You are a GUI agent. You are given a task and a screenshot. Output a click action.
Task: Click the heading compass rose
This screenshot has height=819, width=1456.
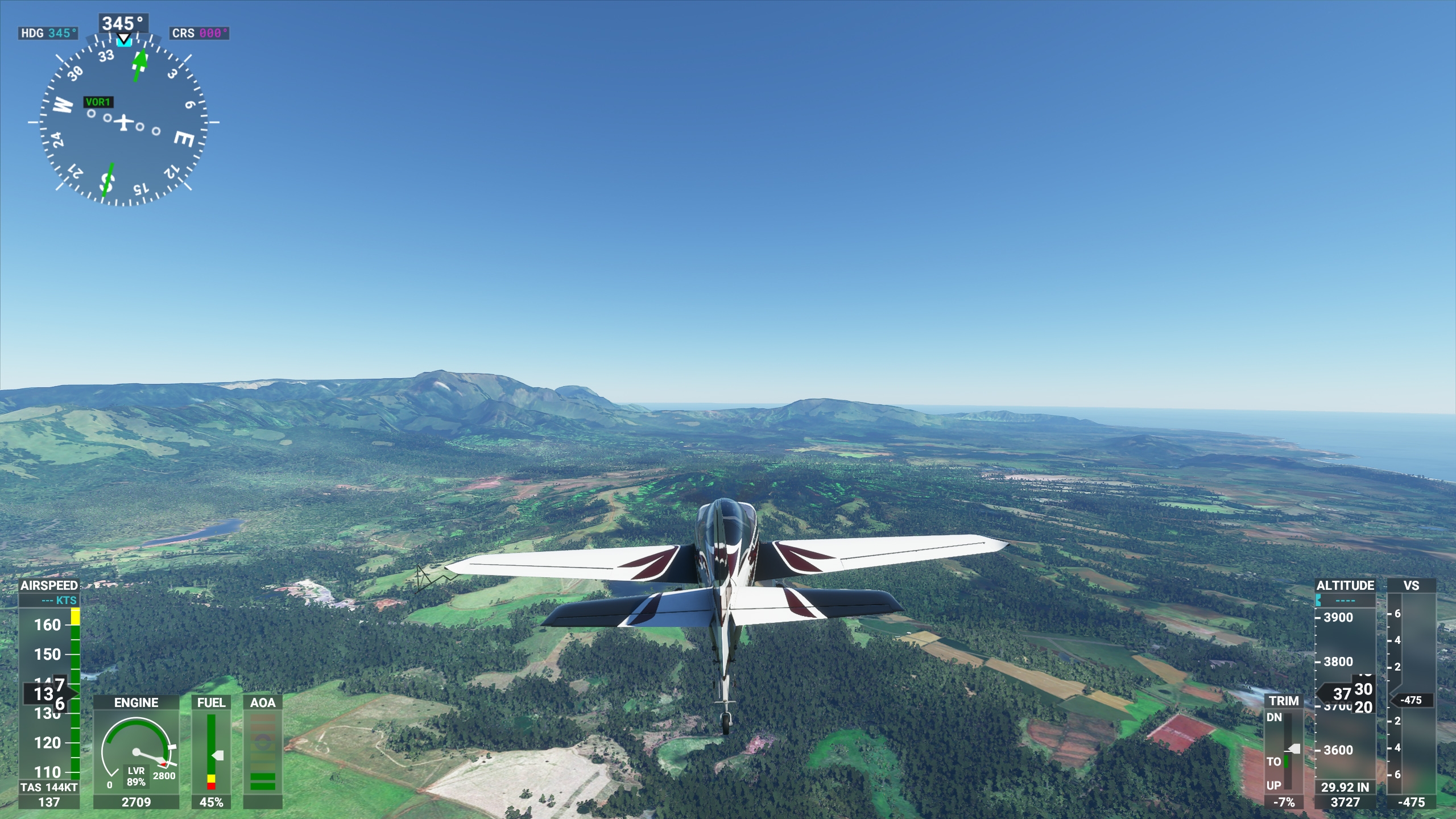[x=123, y=122]
